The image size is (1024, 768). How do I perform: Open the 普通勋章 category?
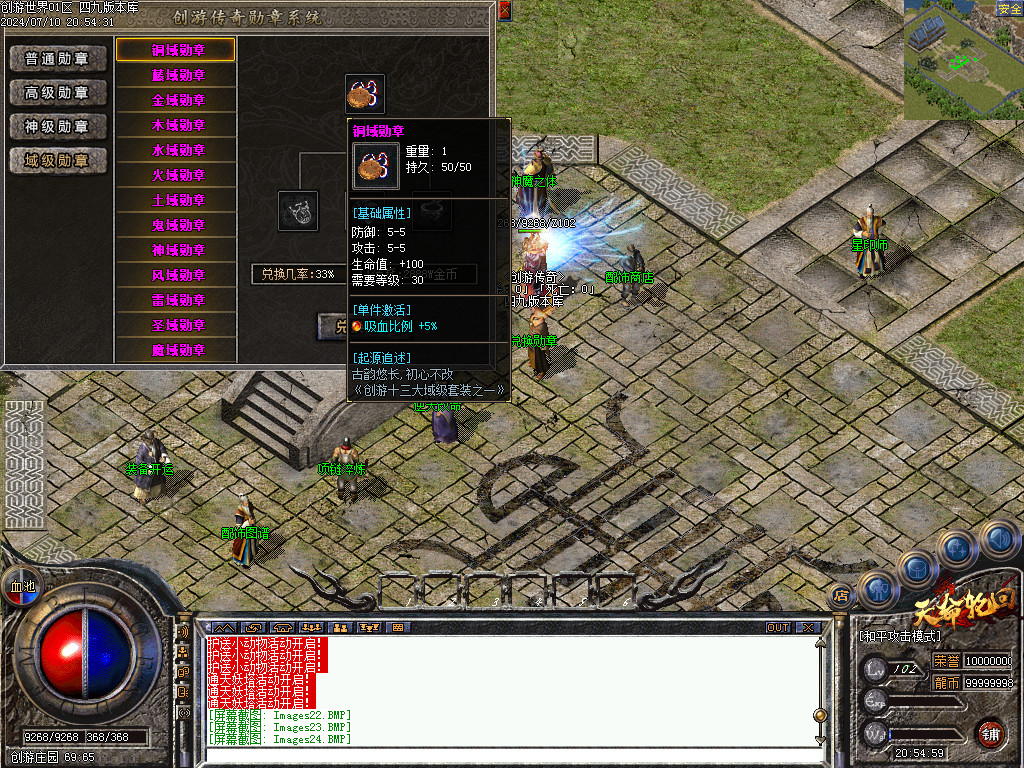[58, 59]
